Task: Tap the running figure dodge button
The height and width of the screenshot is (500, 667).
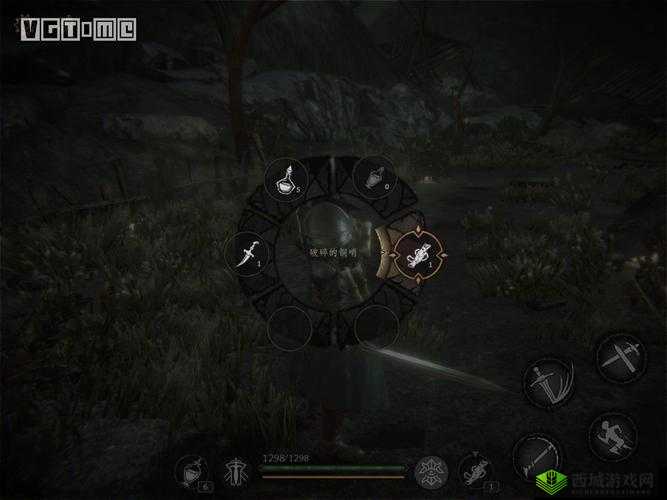Action: coord(611,436)
